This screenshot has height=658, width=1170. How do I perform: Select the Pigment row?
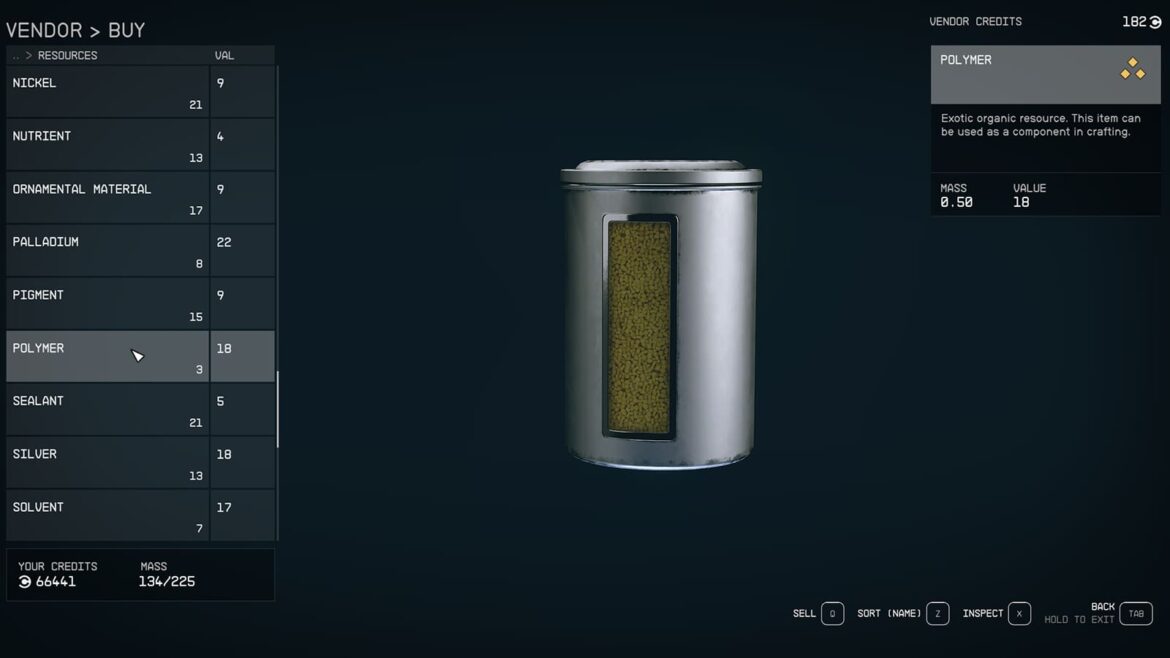pos(107,304)
